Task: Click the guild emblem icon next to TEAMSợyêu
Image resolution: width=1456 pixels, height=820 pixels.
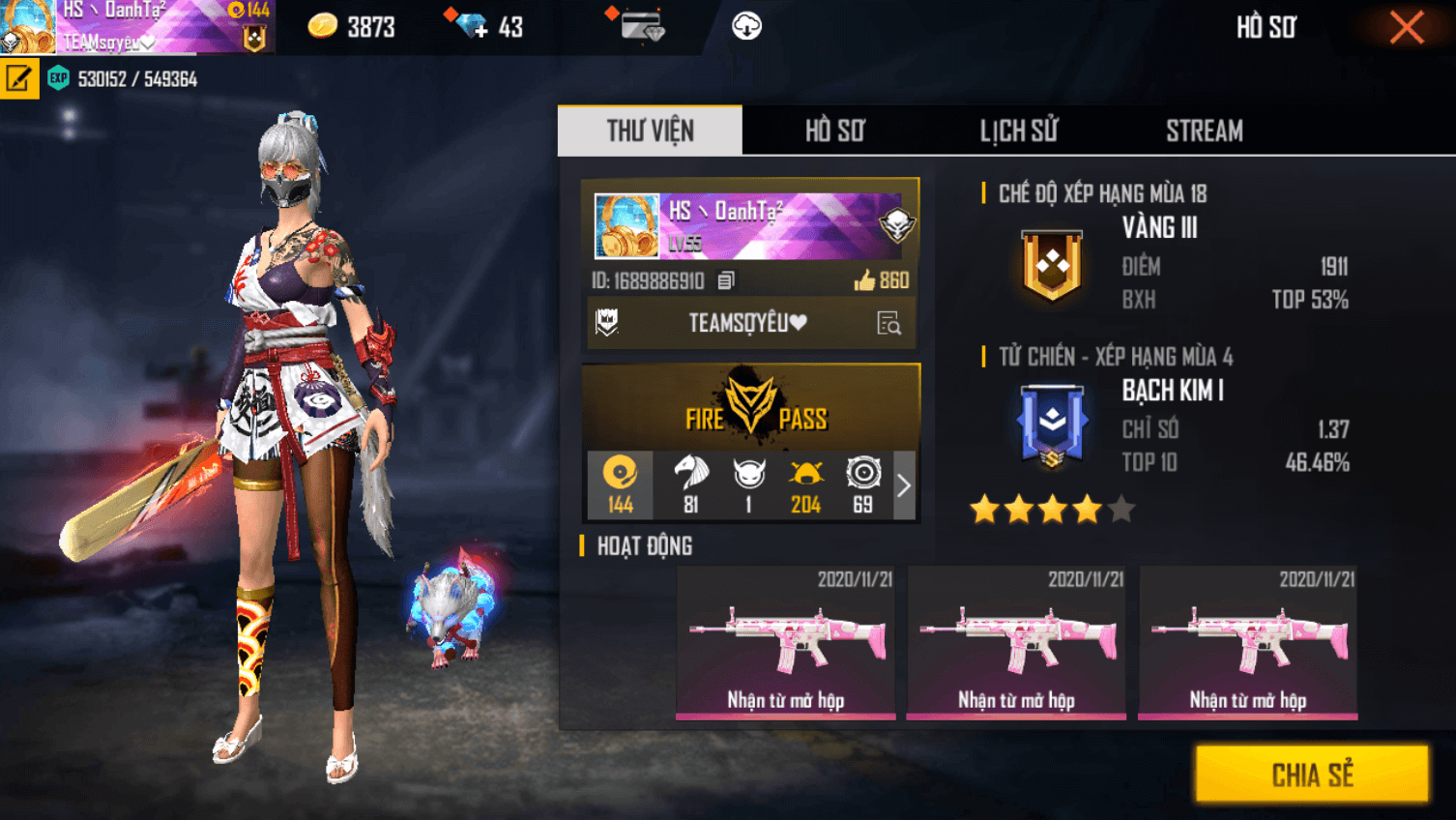Action: (606, 323)
